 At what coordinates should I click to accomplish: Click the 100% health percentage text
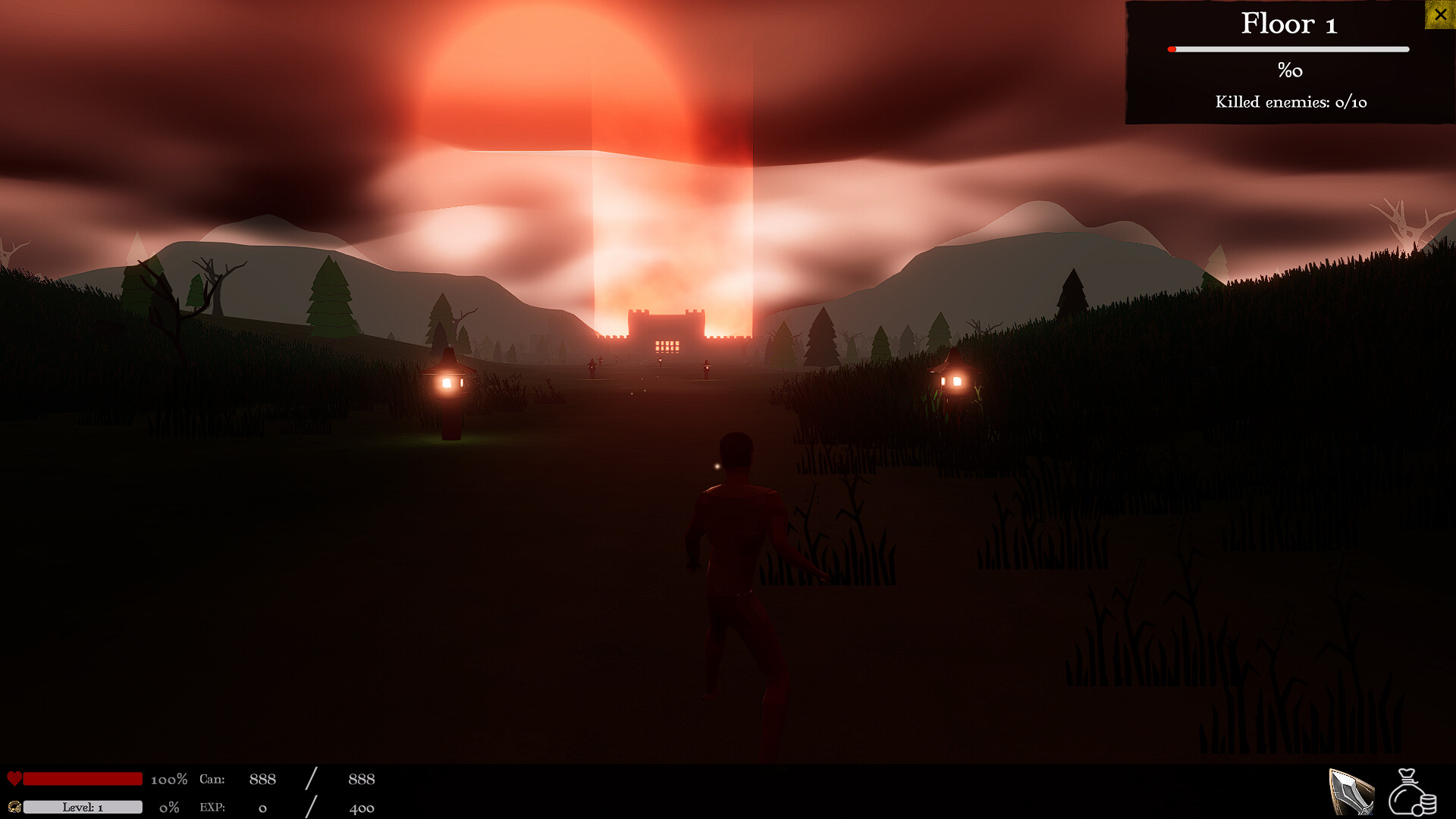tap(170, 779)
